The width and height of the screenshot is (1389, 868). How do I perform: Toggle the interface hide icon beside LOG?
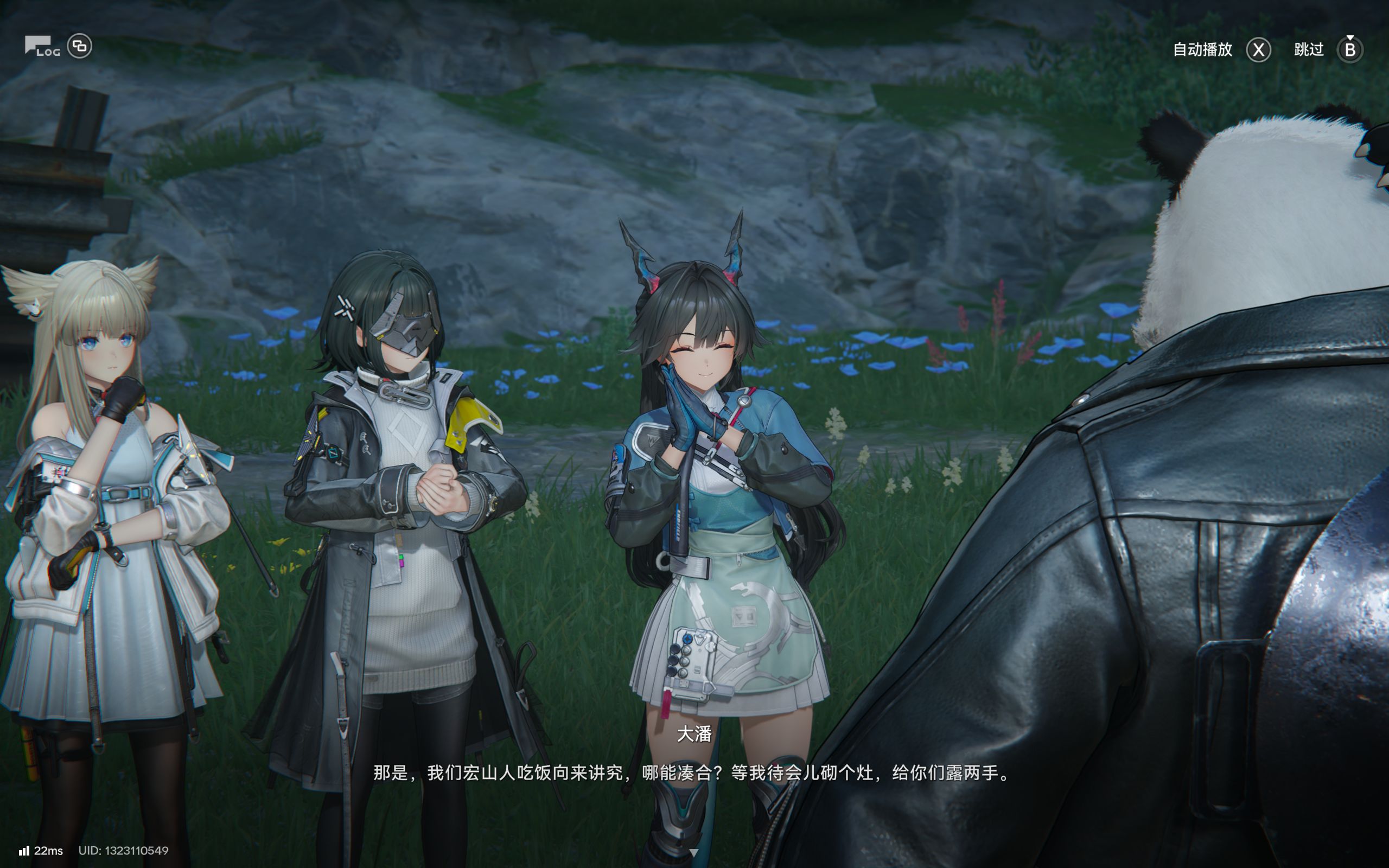pos(79,46)
